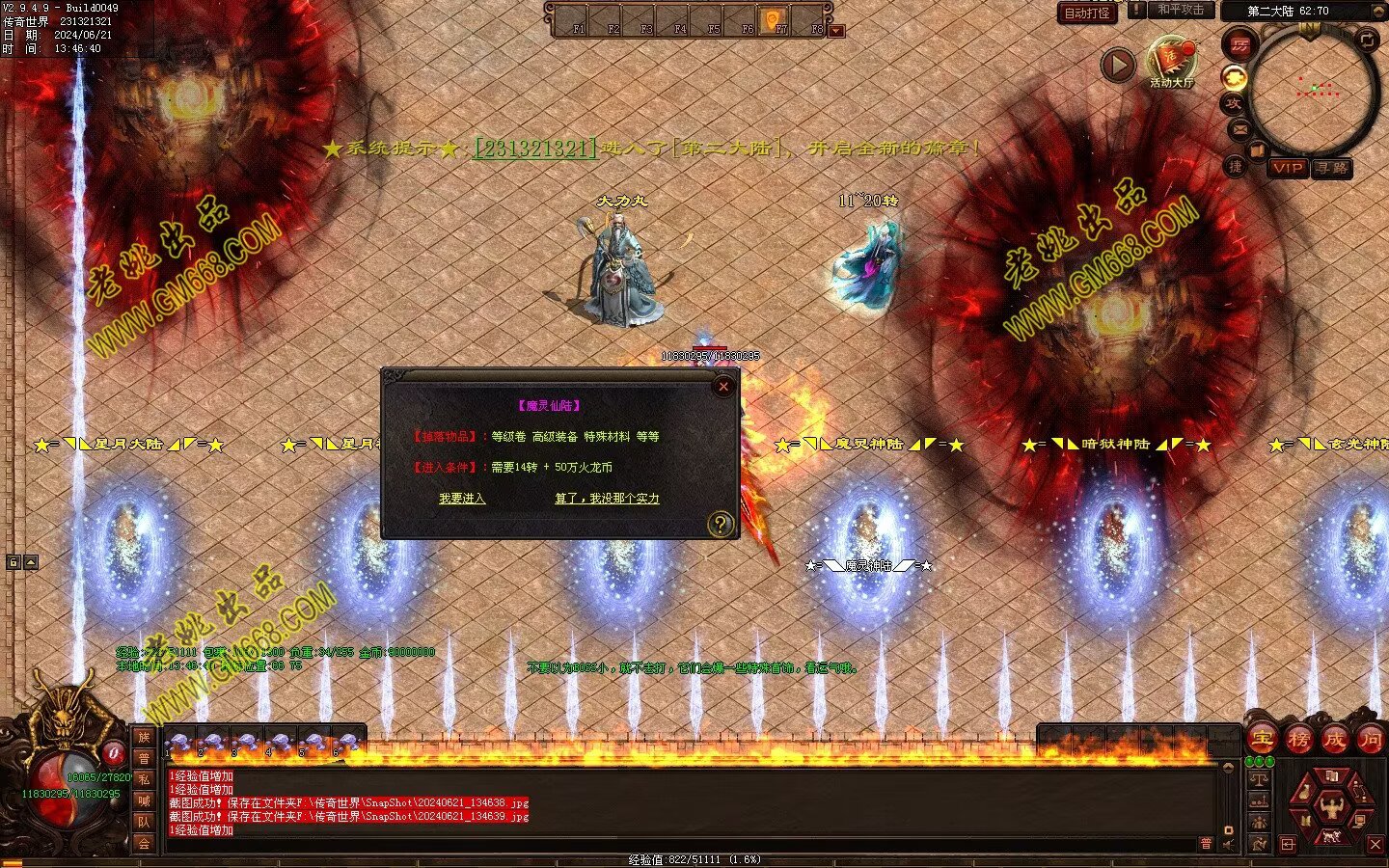The image size is (1389, 868).
Task: Activate the 寻路 pathfinding button
Action: point(1332,168)
